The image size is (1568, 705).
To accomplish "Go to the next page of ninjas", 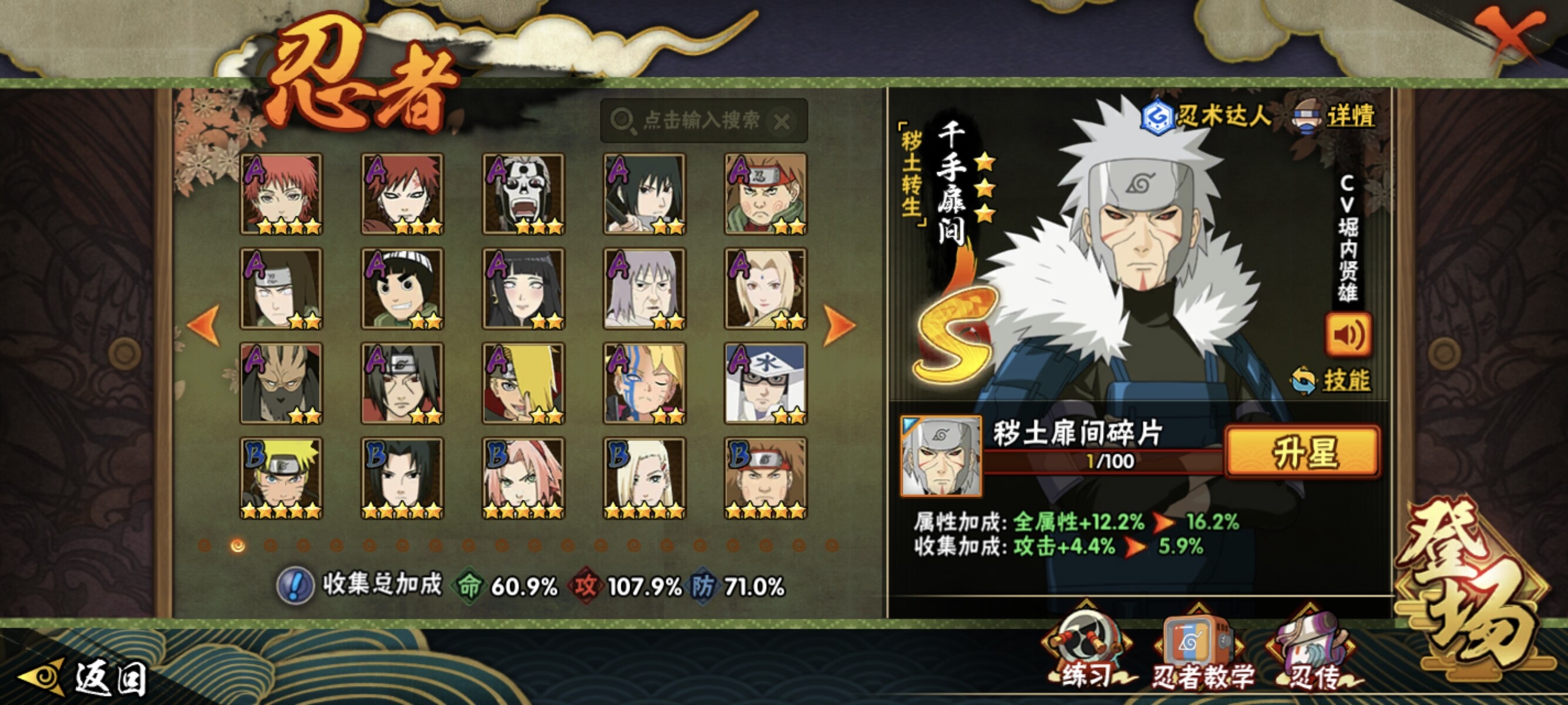I will pyautogui.click(x=839, y=326).
